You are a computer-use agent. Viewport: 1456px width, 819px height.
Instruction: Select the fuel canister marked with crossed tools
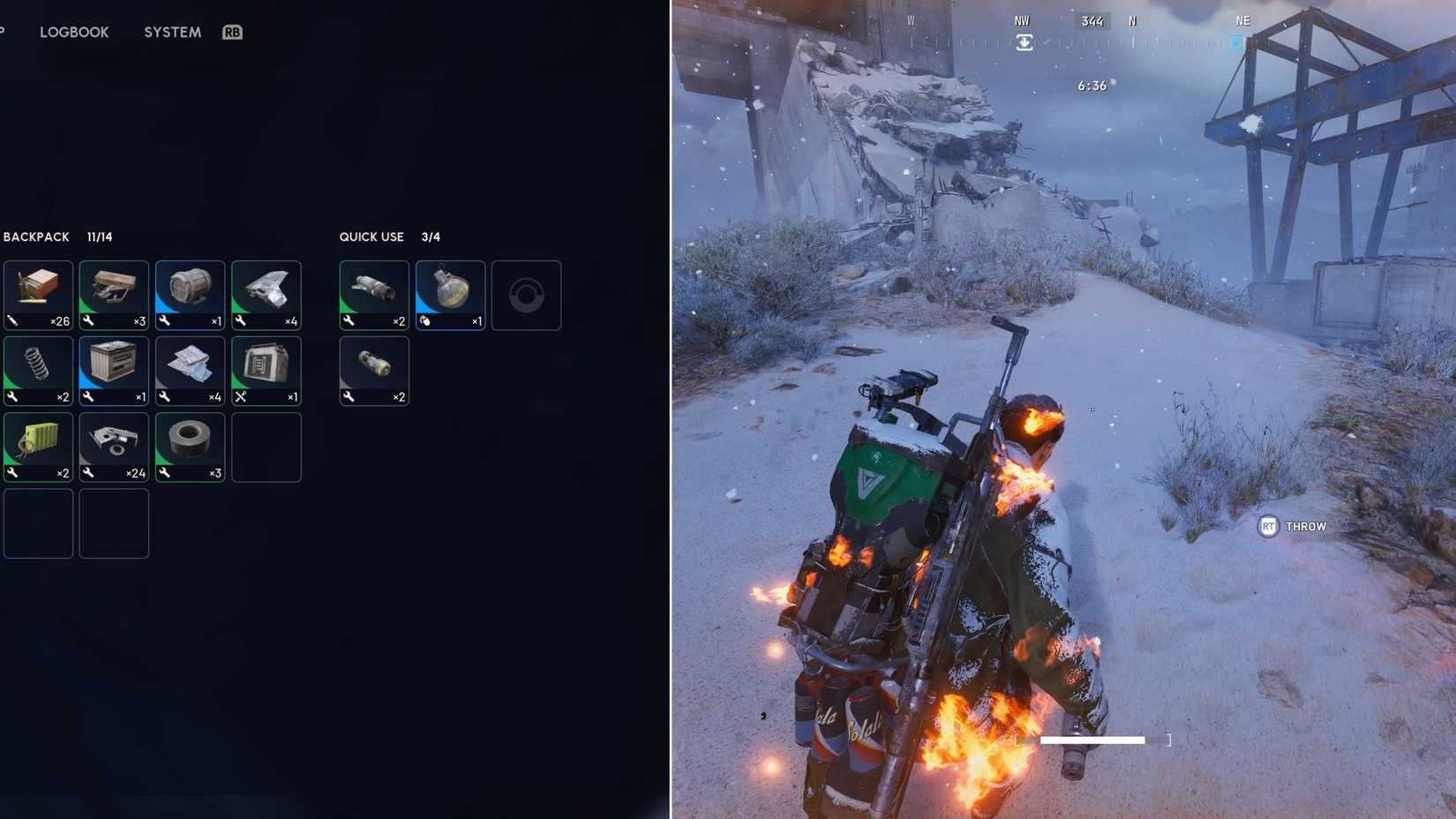pos(266,370)
